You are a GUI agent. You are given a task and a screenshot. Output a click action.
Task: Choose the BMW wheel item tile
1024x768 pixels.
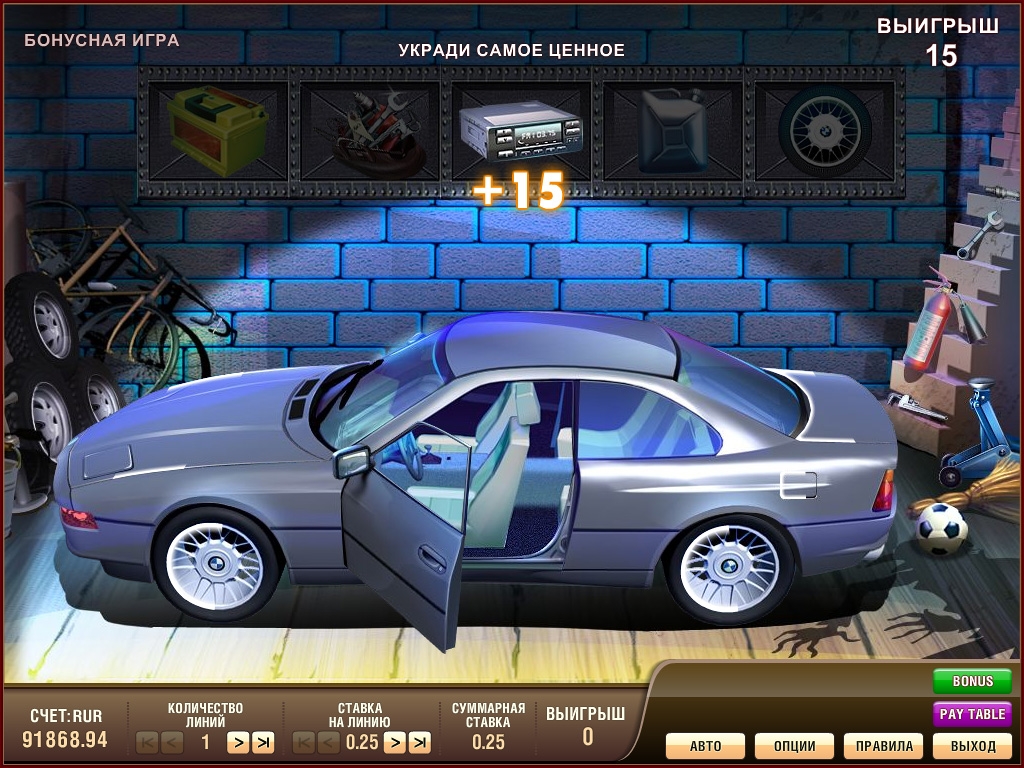(x=825, y=130)
